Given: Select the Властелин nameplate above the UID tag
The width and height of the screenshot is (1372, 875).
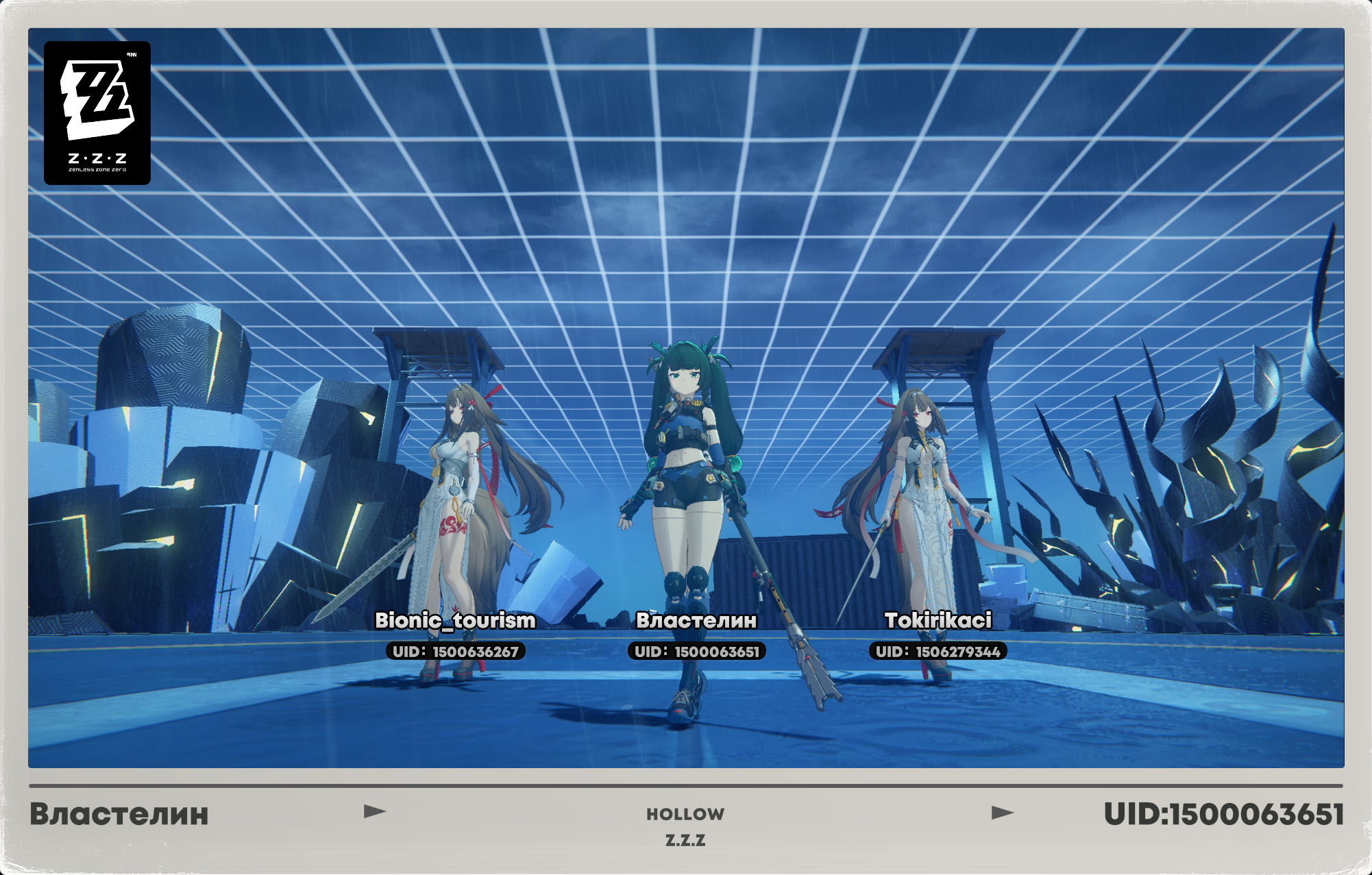Looking at the screenshot, I should point(696,620).
